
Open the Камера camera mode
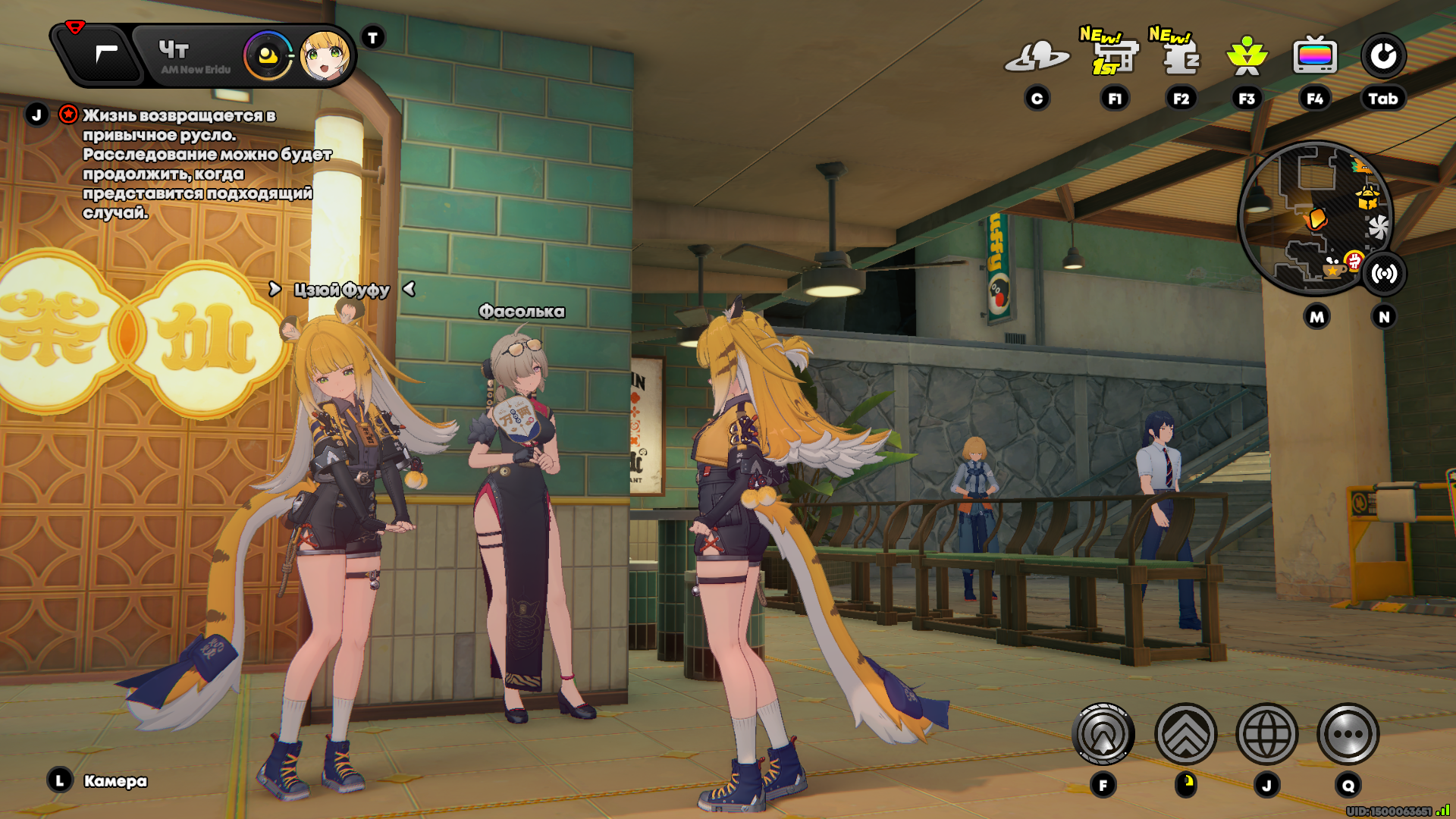point(115,781)
